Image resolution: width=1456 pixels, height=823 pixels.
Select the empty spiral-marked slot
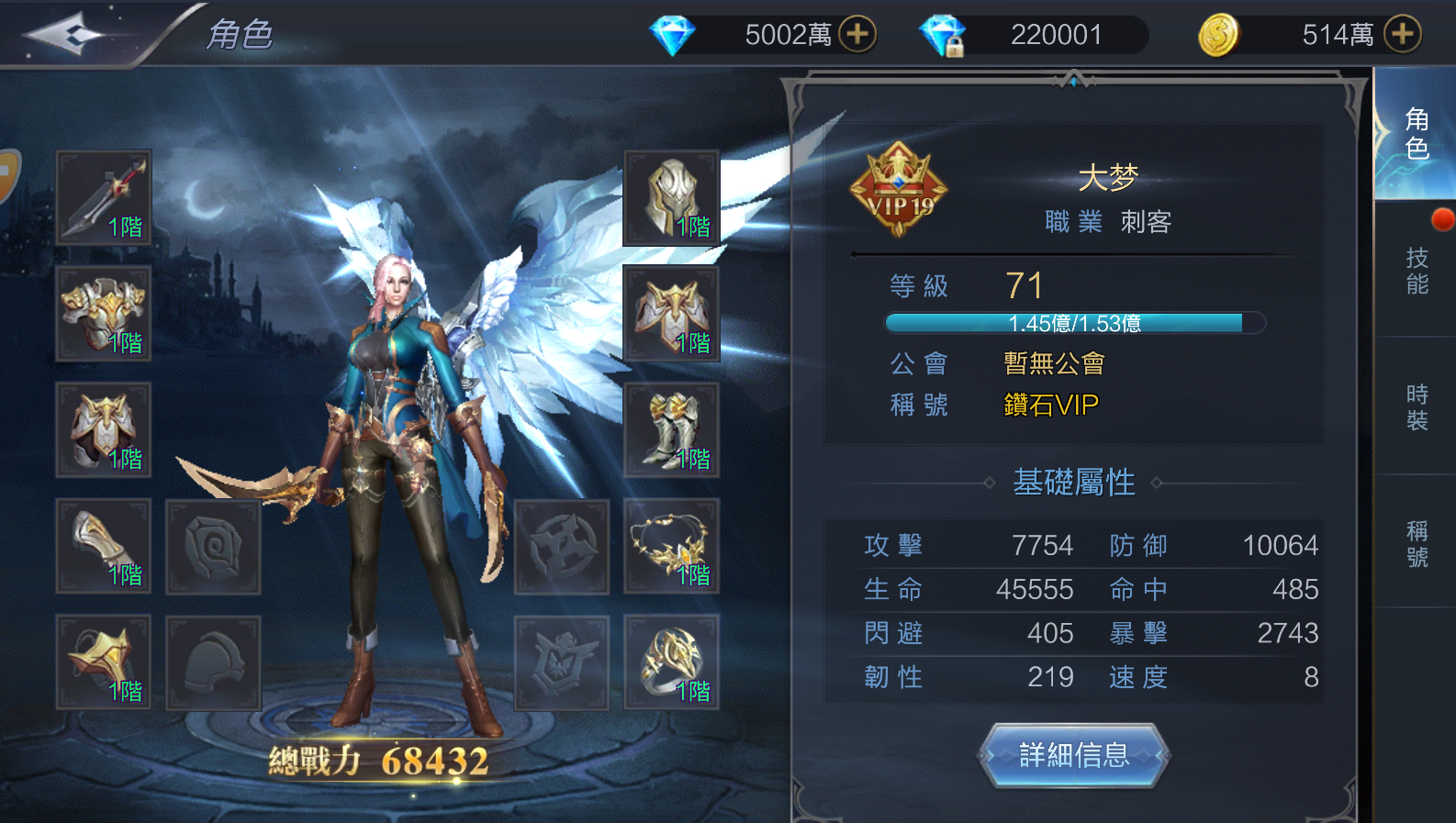tap(213, 547)
